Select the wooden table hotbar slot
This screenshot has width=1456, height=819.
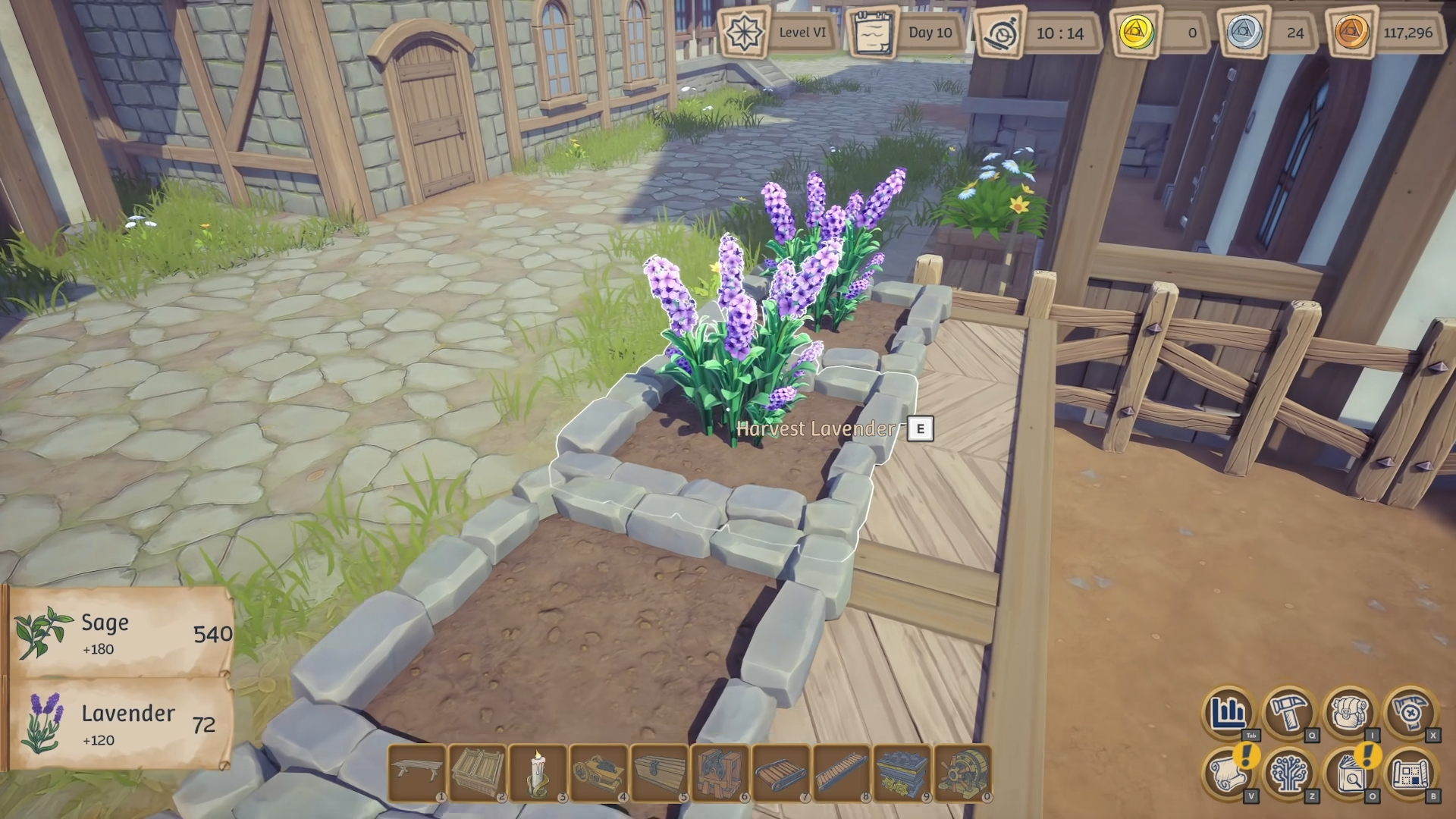tap(416, 772)
